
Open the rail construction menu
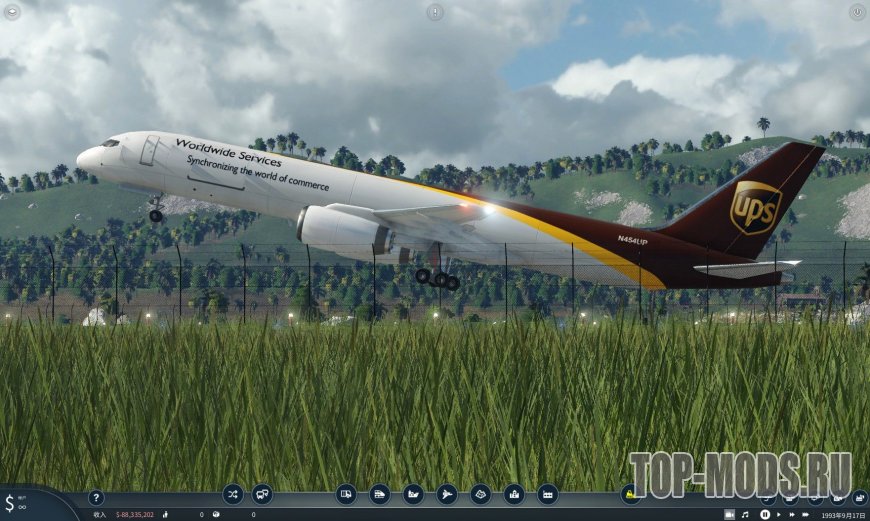[x=380, y=493]
